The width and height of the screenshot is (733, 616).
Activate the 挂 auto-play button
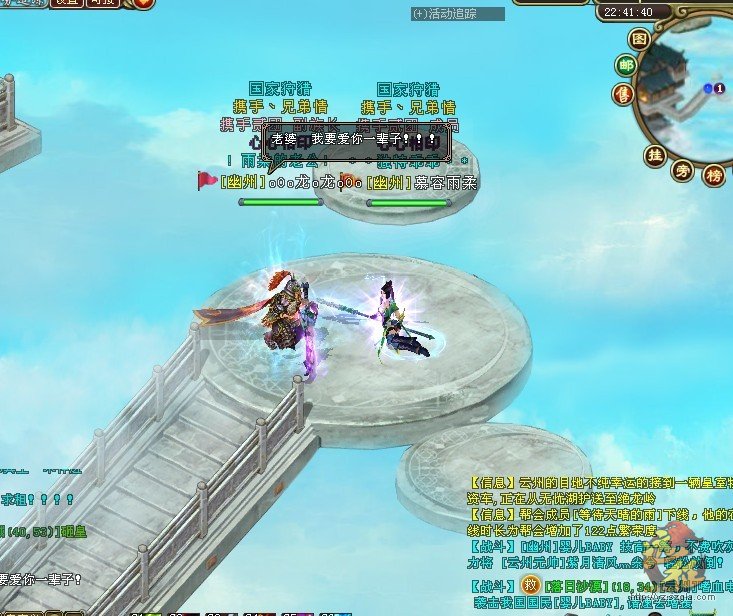655,155
